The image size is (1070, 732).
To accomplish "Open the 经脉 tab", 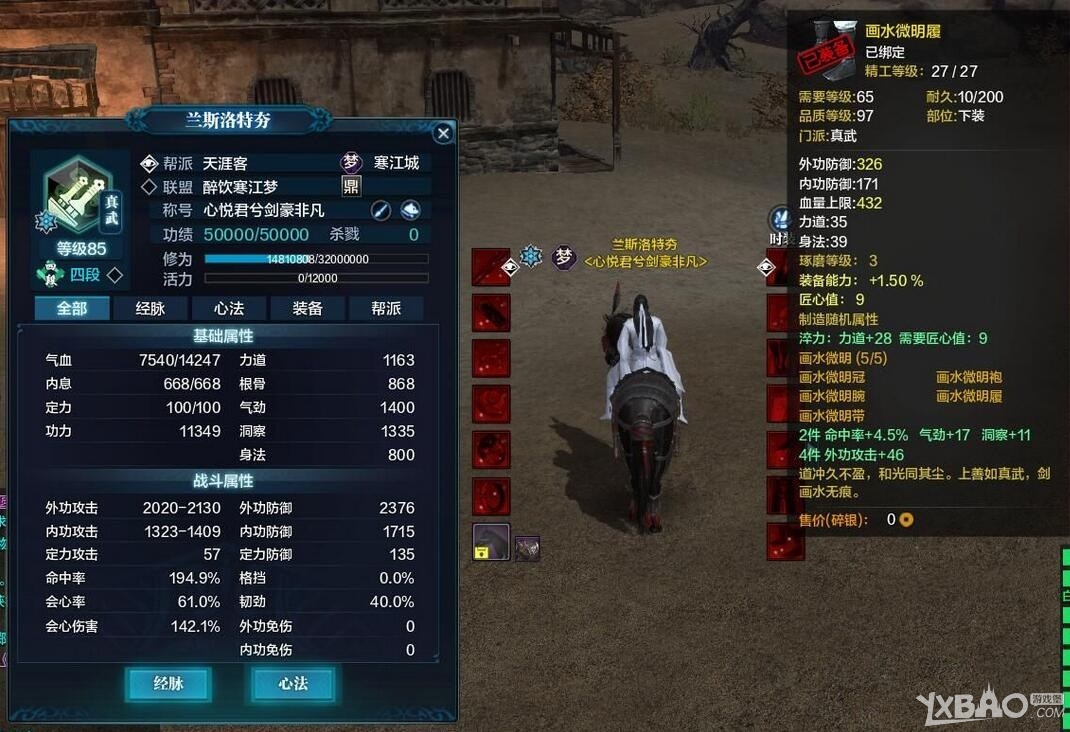I will point(150,308).
